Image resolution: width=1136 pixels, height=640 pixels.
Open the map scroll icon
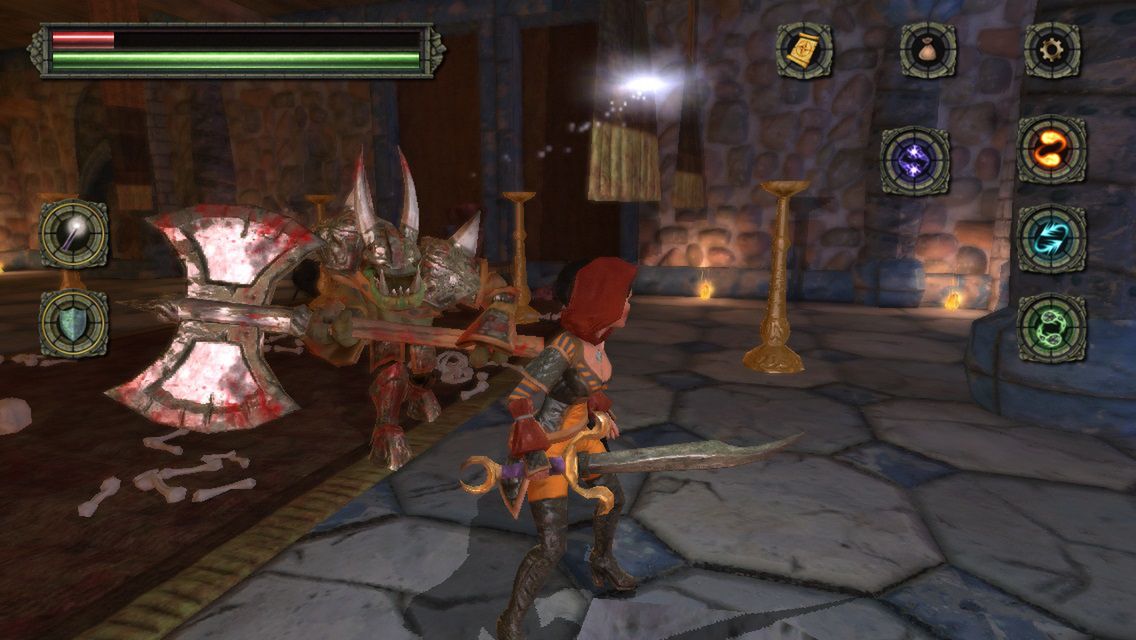point(804,50)
